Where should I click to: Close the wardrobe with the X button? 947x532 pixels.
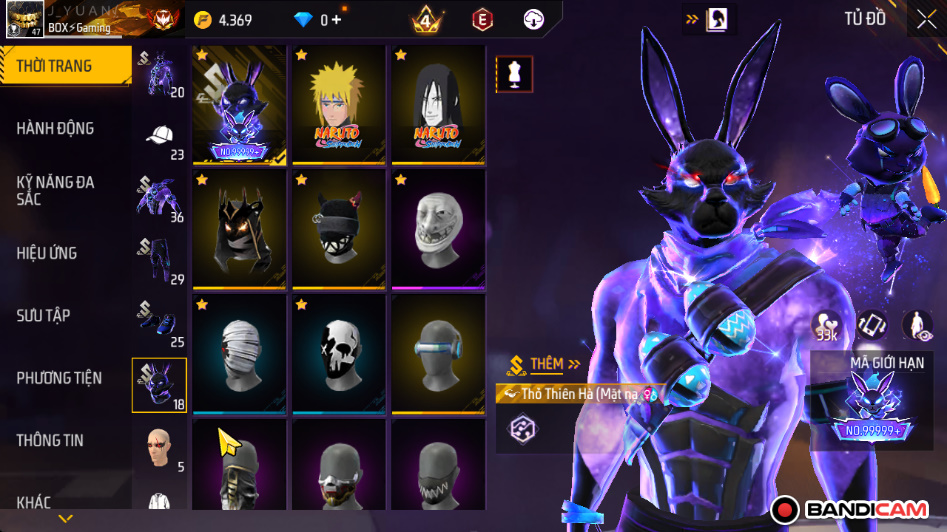tap(926, 19)
